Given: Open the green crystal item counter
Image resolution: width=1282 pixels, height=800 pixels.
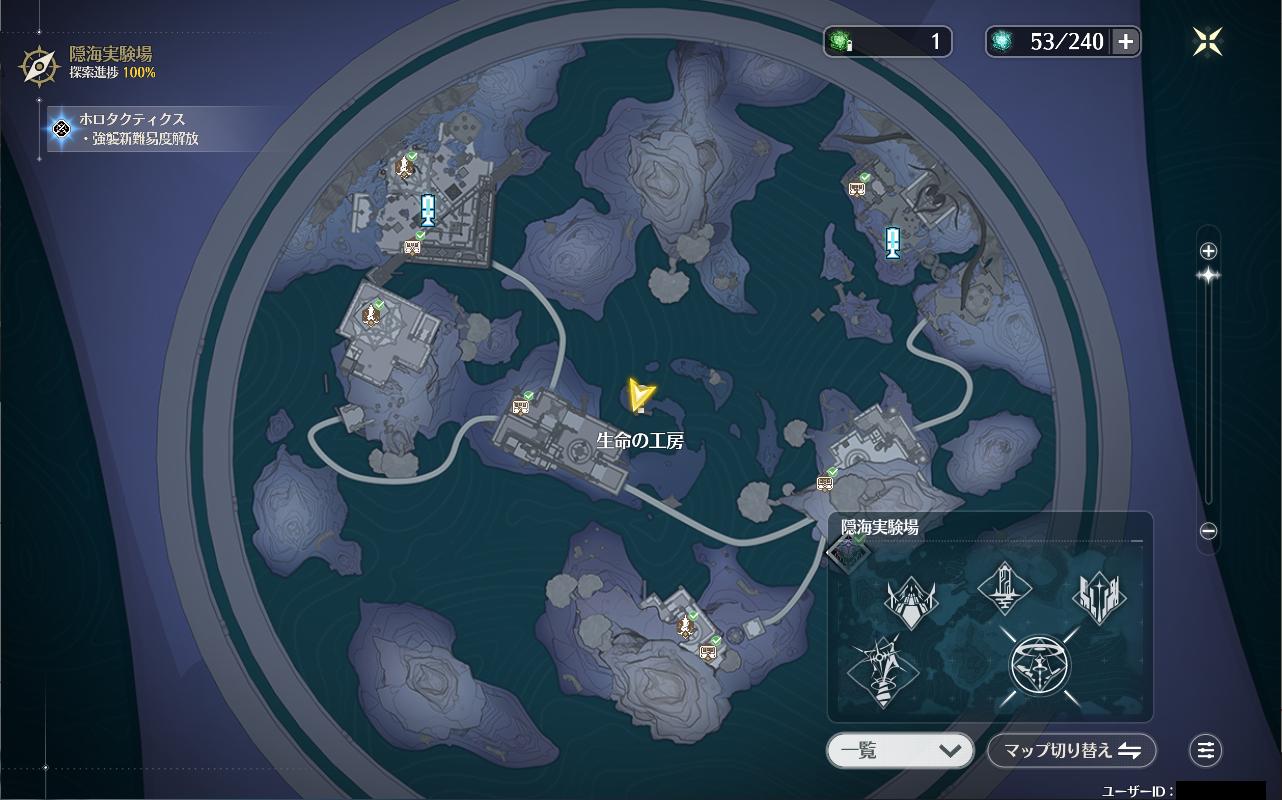Looking at the screenshot, I should pyautogui.click(x=887, y=41).
